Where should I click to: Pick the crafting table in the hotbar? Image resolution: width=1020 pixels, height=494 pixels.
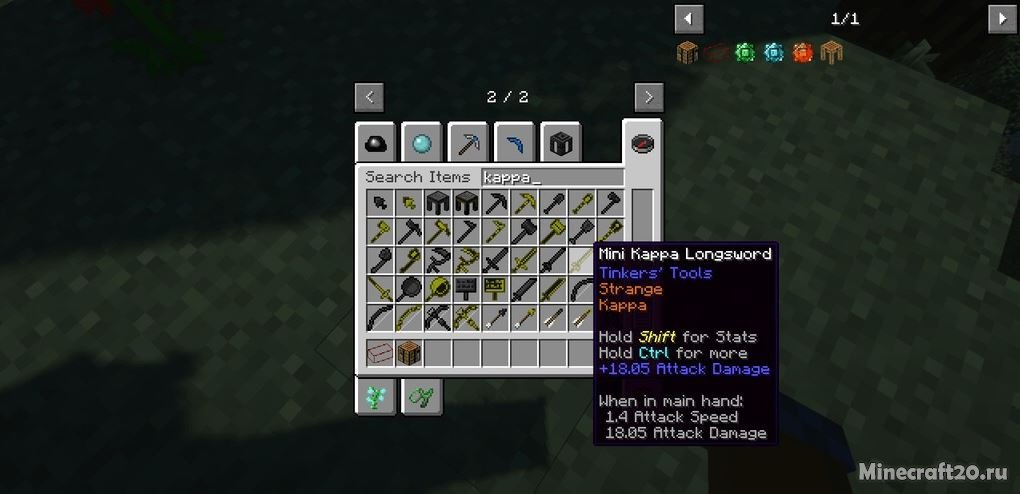coord(409,353)
